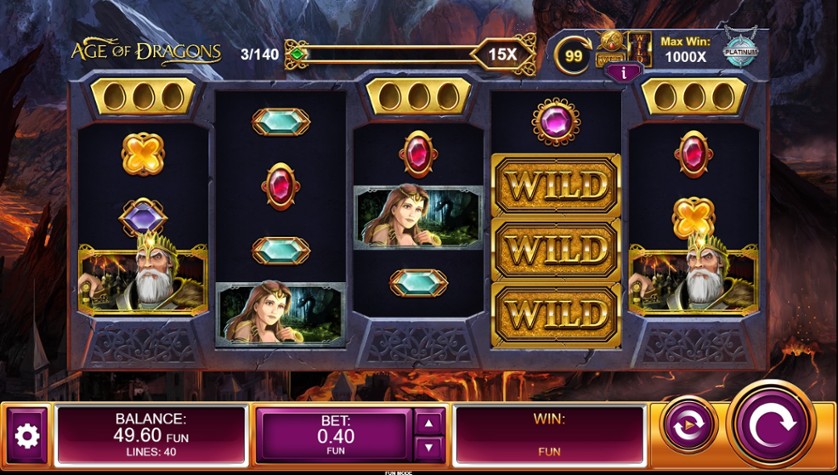838x475 pixels.
Task: Increase the bet amount with the up arrow
Action: [x=429, y=422]
